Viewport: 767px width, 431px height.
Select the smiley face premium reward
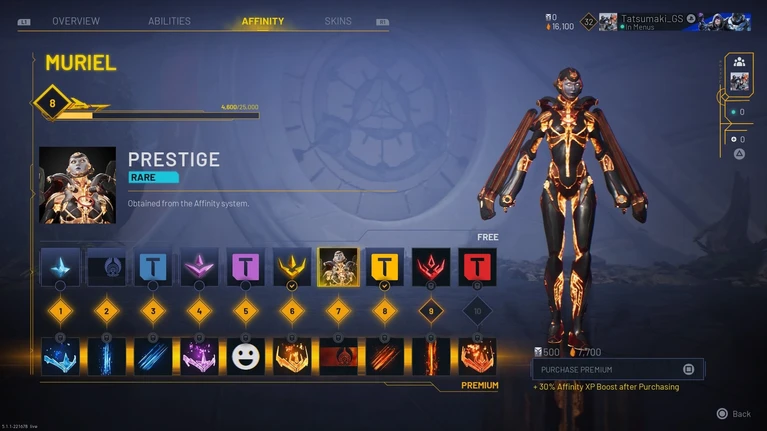(245, 356)
